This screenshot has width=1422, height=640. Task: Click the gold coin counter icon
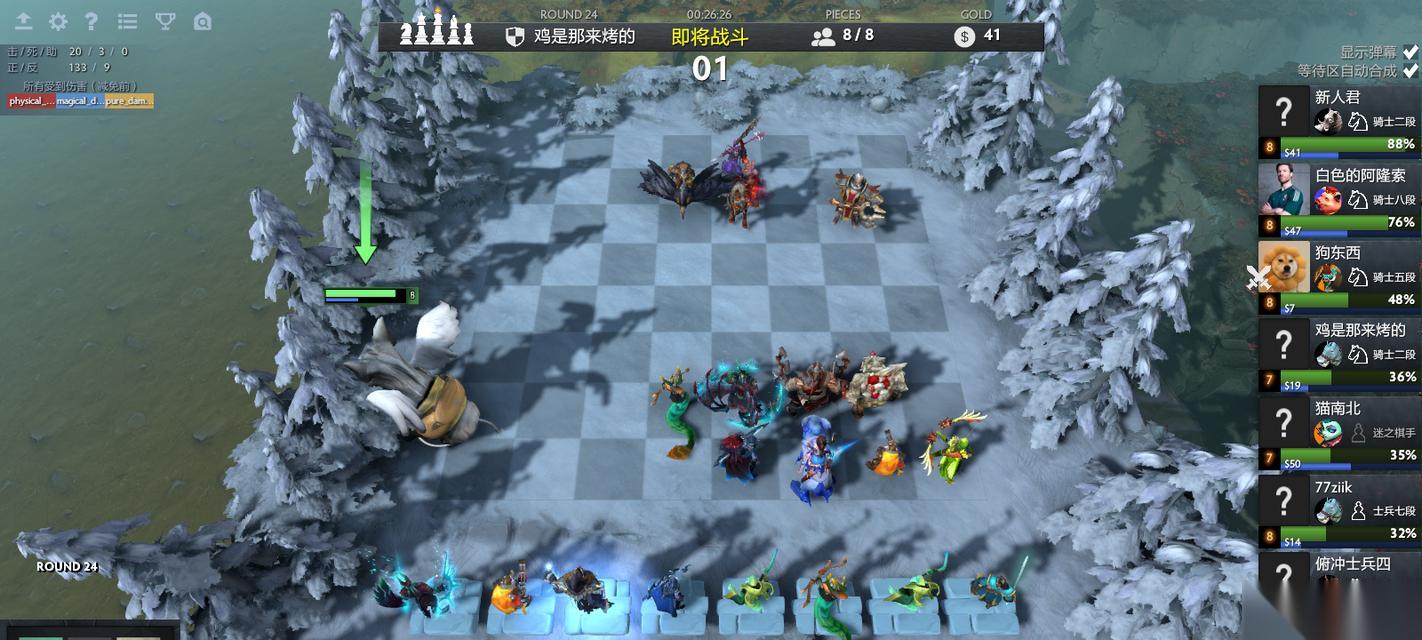(x=964, y=37)
